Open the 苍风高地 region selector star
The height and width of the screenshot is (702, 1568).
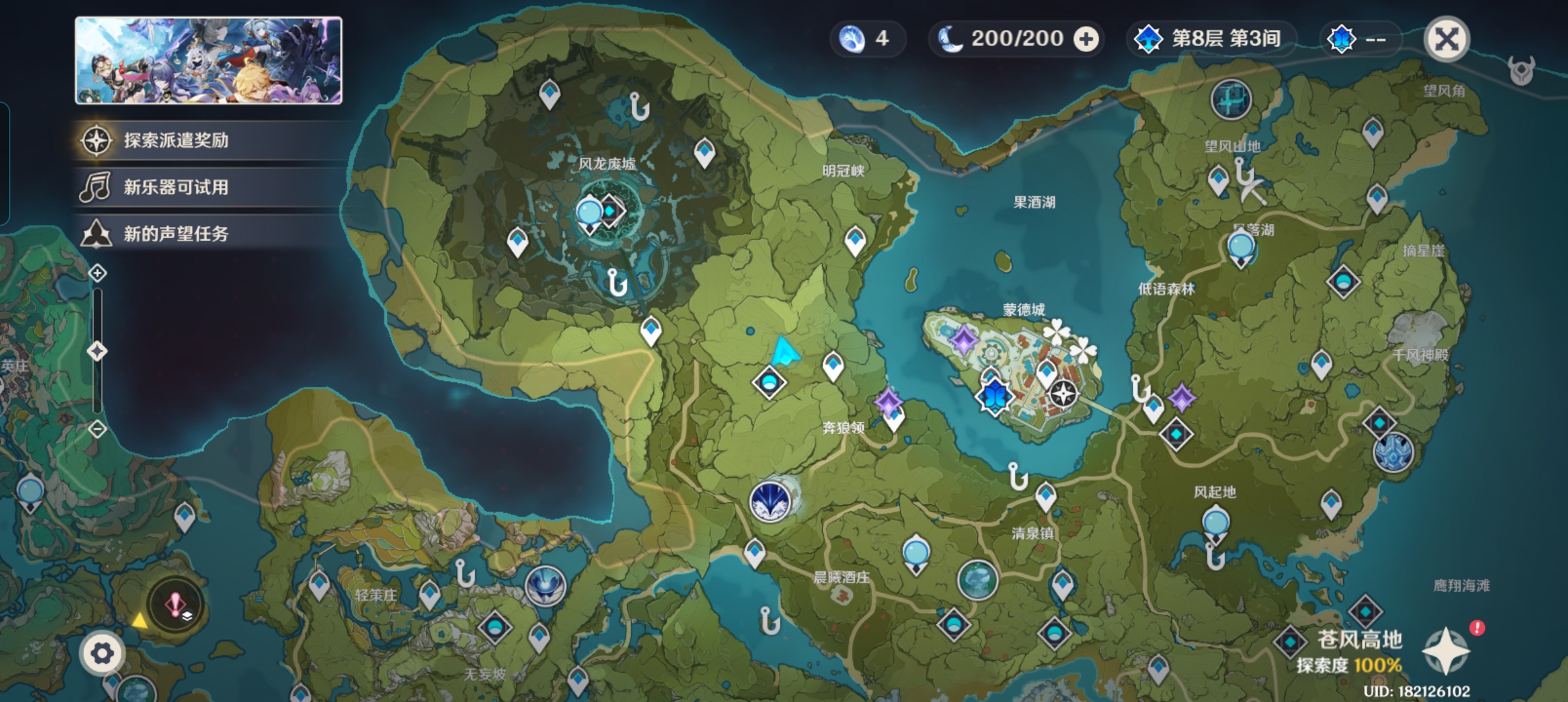pyautogui.click(x=1446, y=650)
